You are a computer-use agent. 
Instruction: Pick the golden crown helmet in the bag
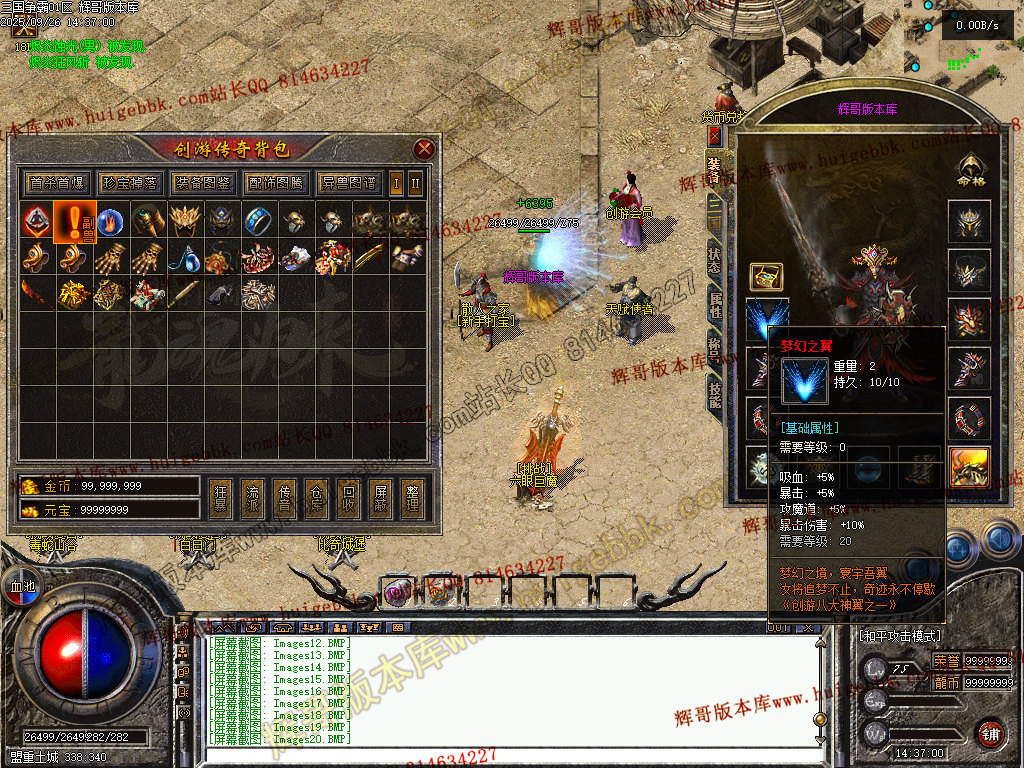pyautogui.click(x=184, y=220)
